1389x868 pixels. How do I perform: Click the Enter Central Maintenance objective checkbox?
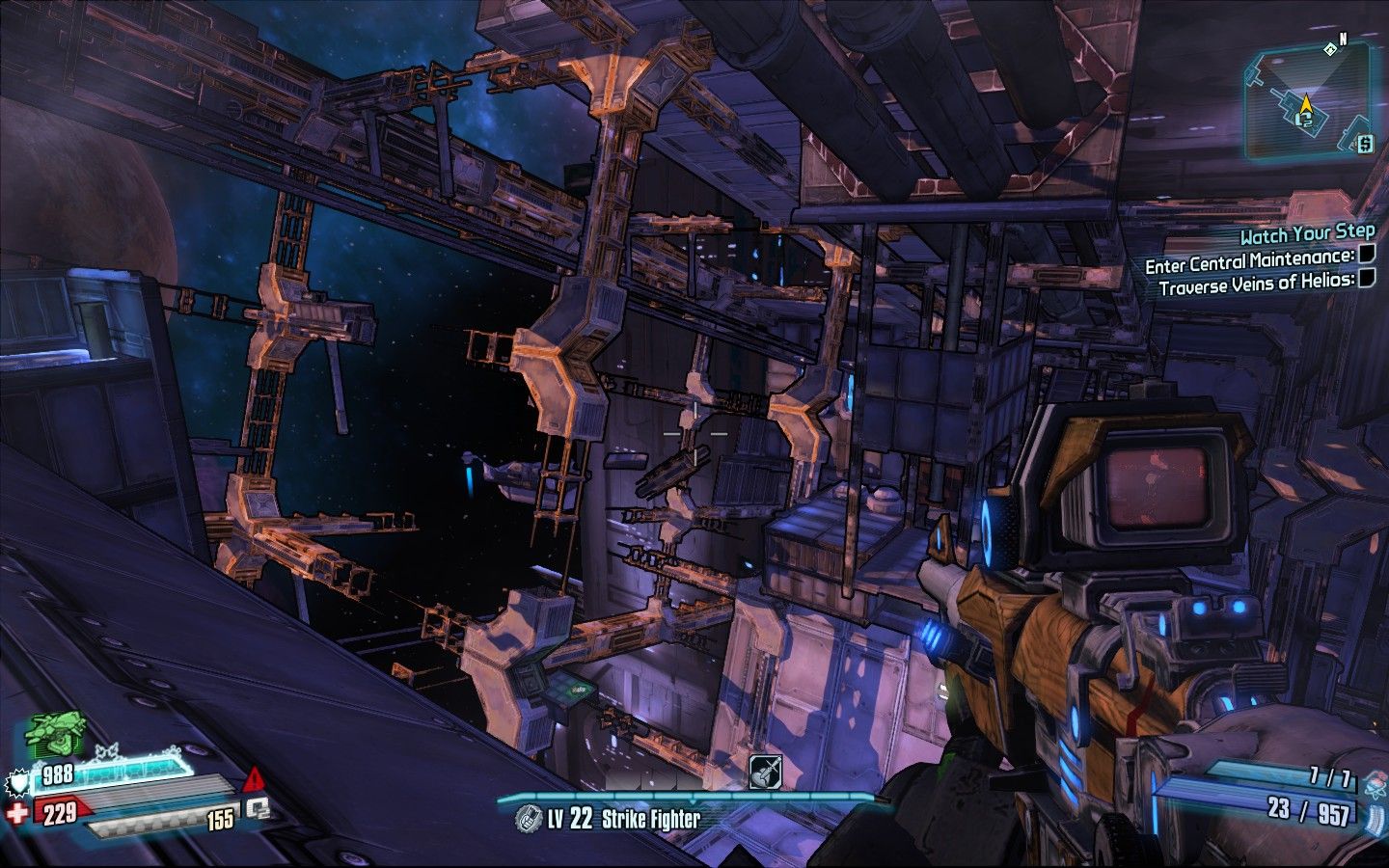[1366, 256]
